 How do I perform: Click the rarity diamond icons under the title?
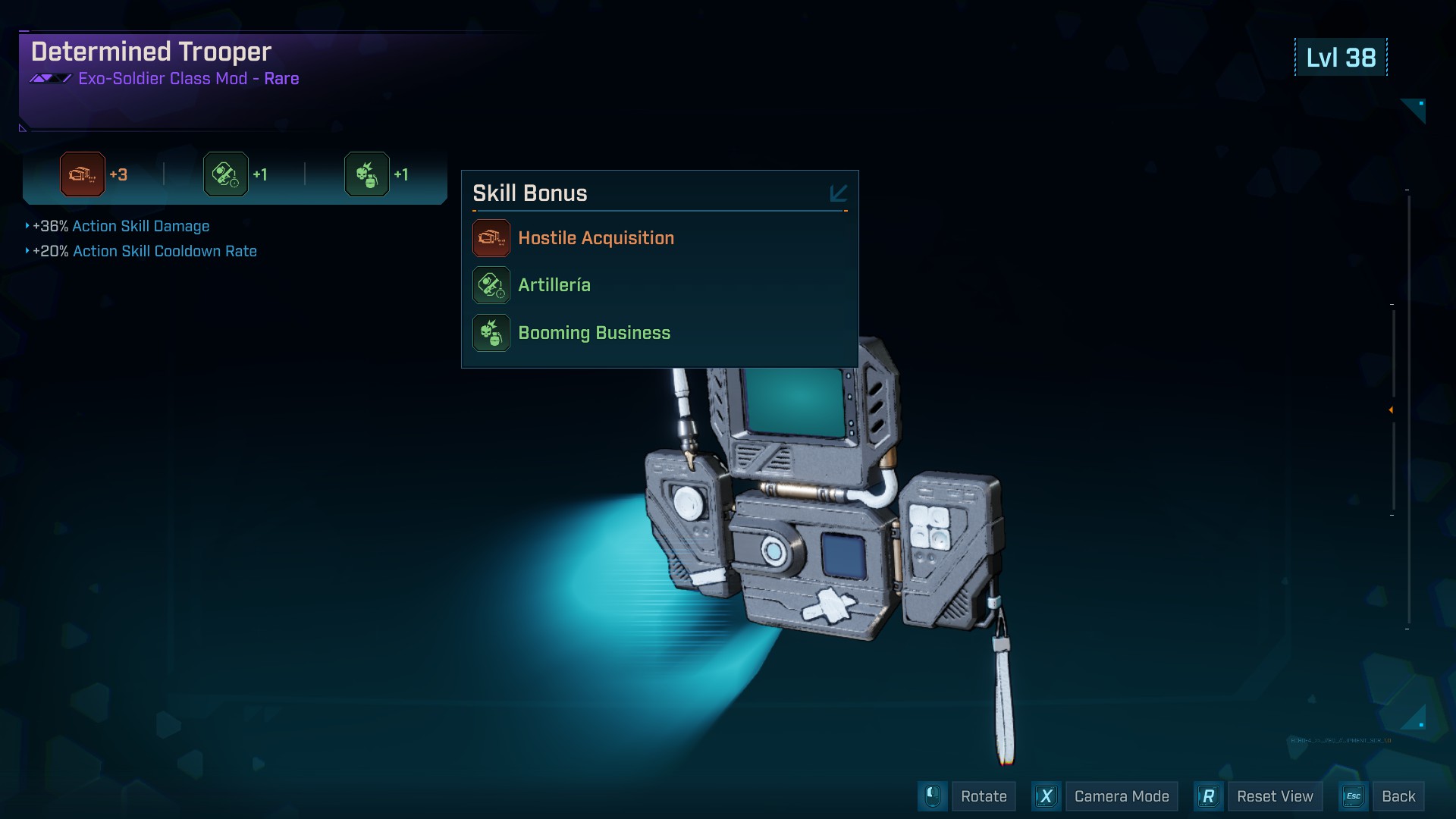50,78
